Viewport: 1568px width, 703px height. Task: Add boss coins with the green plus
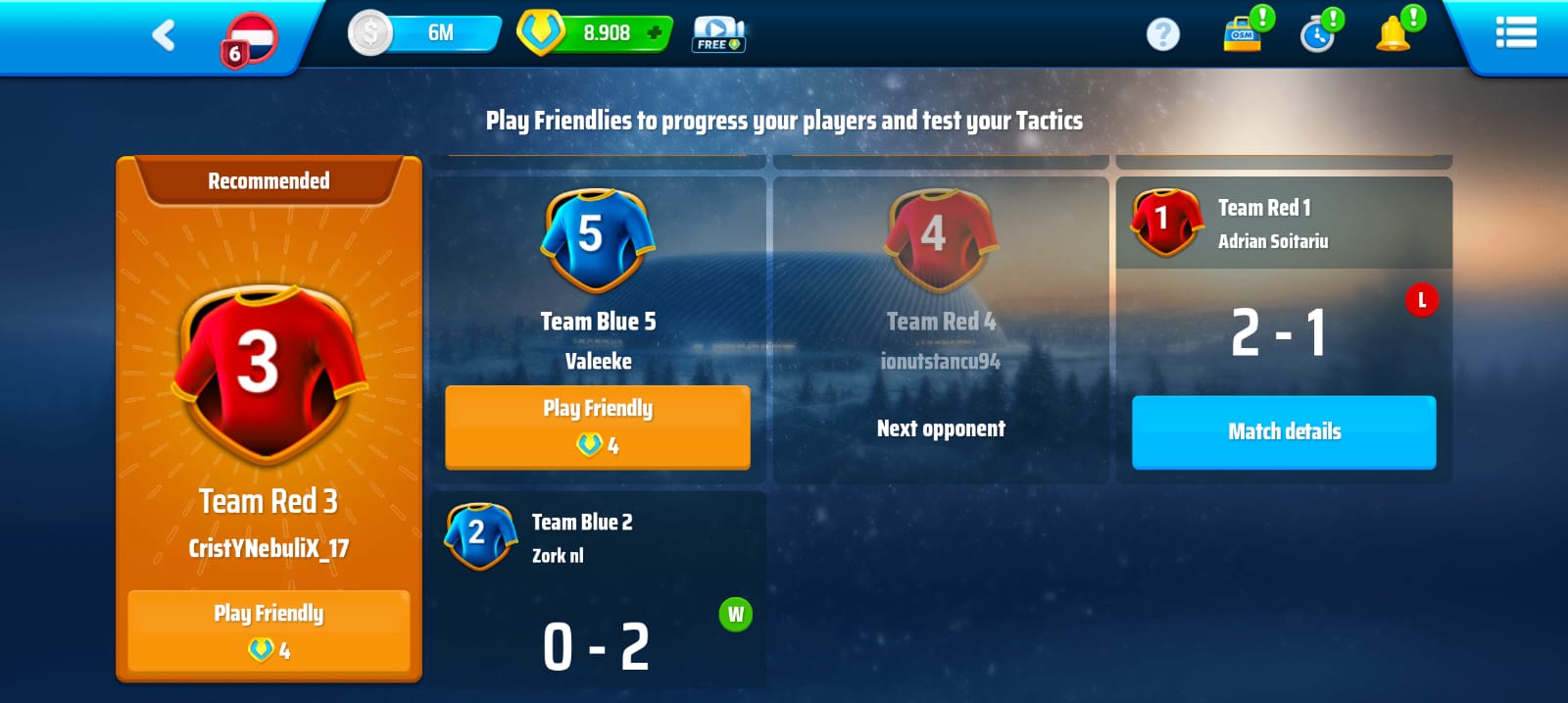tap(655, 33)
